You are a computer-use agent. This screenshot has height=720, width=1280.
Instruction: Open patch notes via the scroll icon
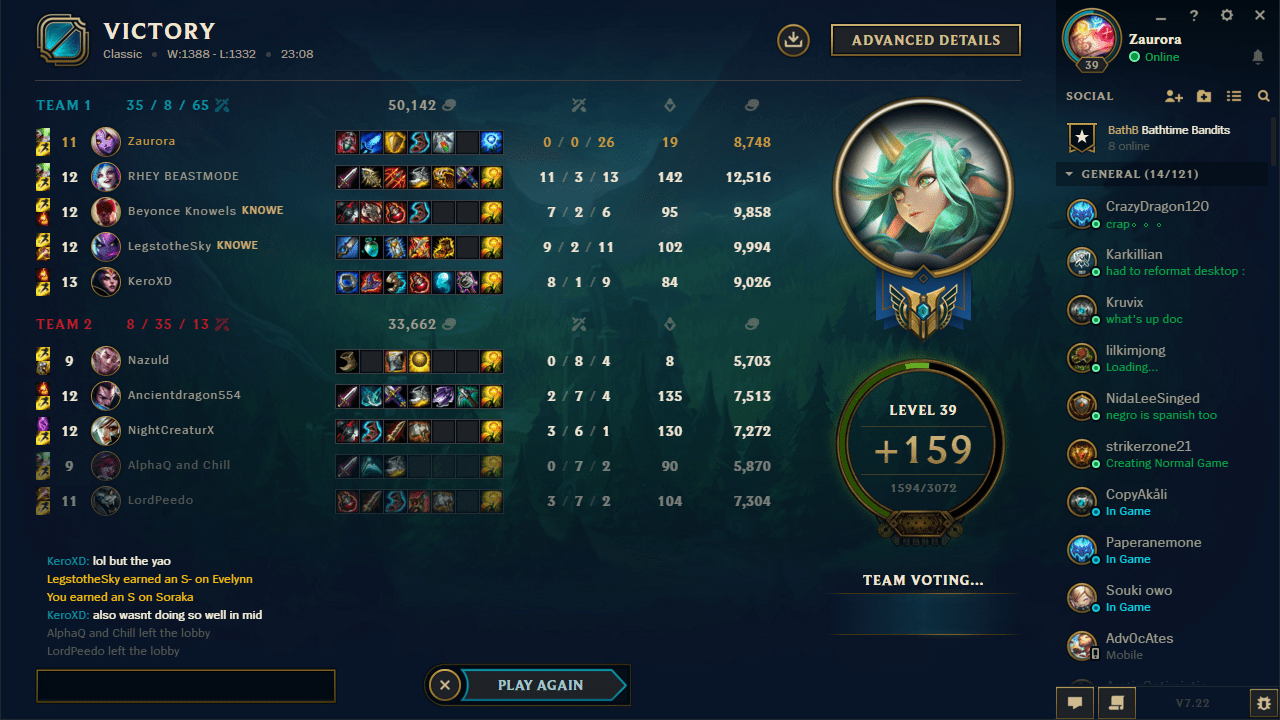(x=1117, y=703)
